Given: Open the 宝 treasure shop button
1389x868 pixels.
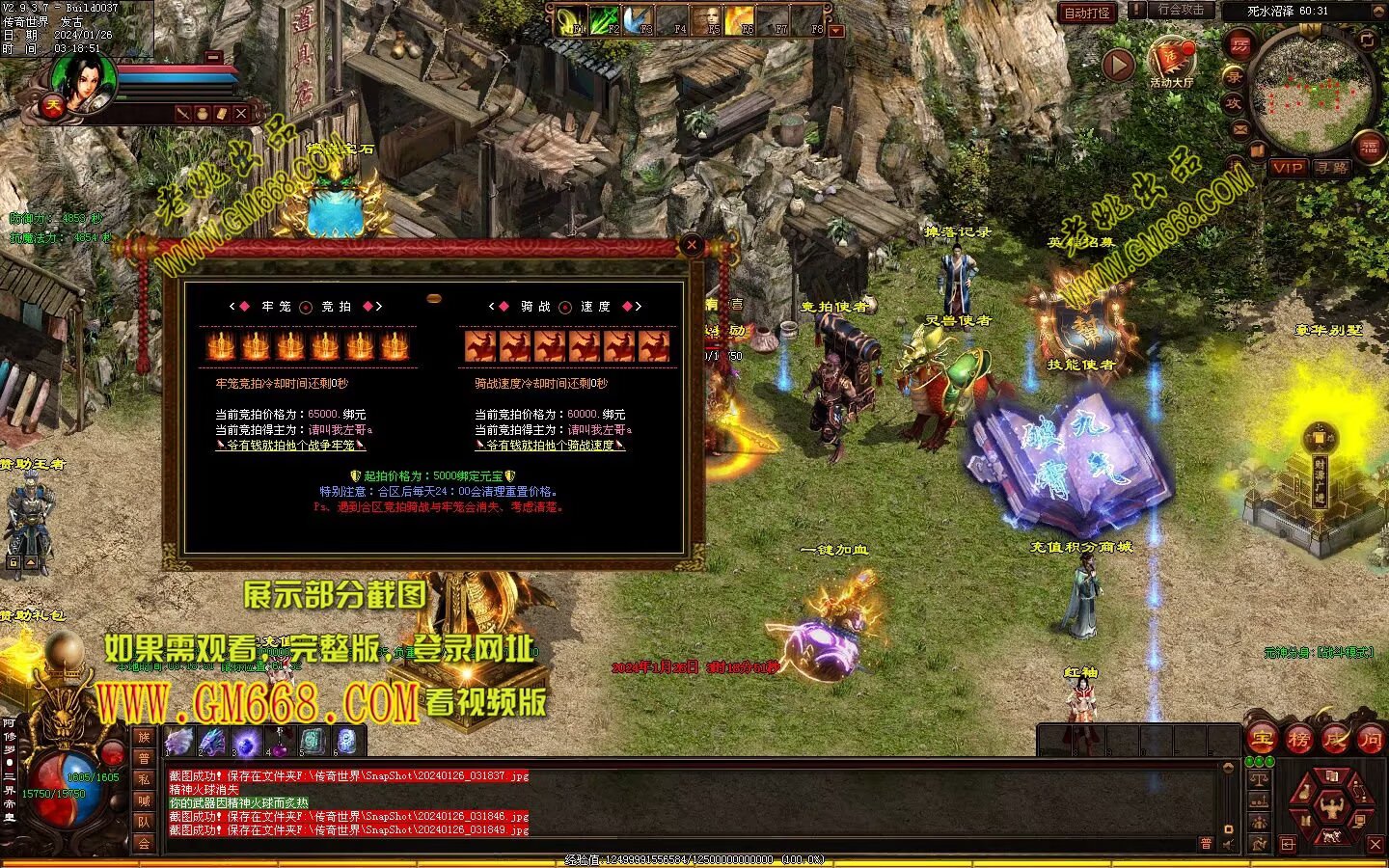Looking at the screenshot, I should 1262,740.
